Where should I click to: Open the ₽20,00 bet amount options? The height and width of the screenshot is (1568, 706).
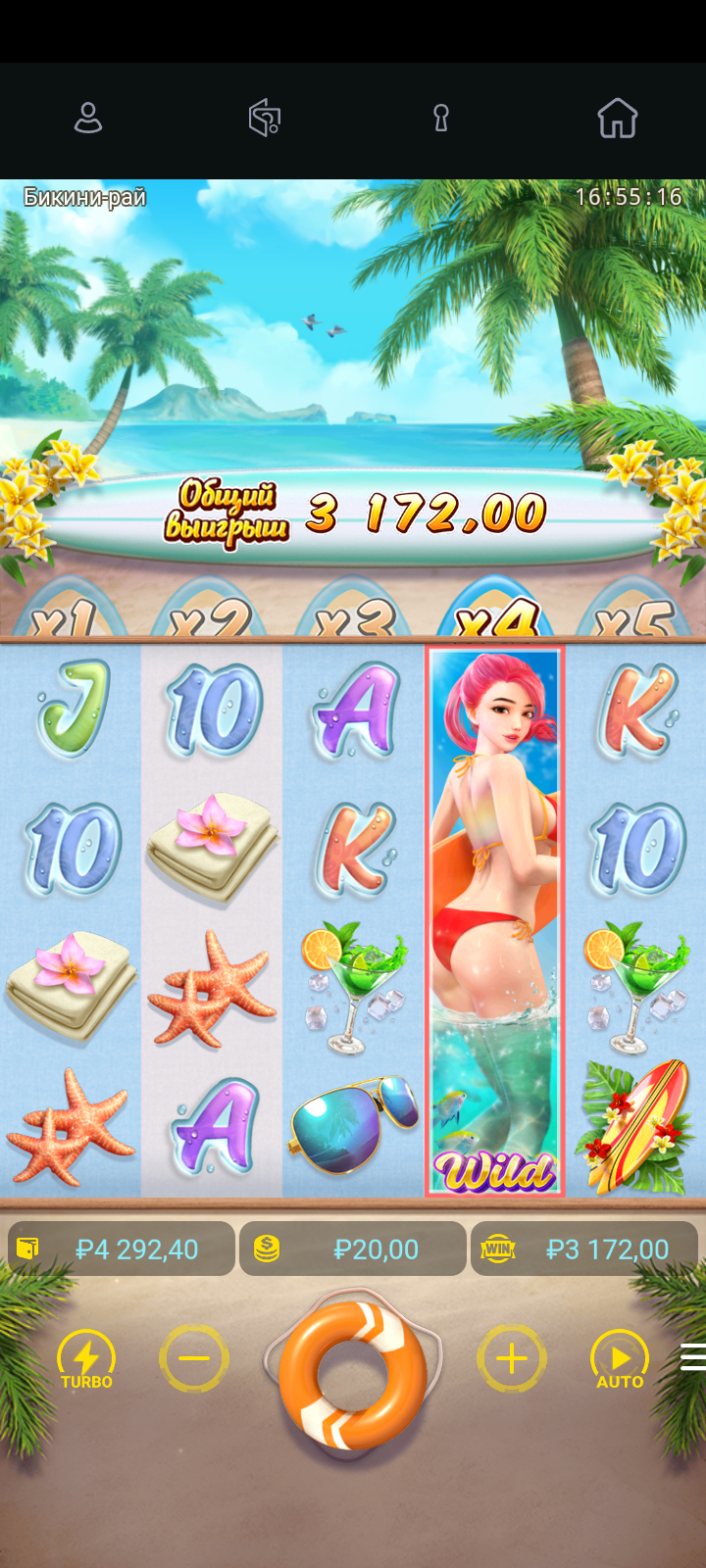(353, 1249)
